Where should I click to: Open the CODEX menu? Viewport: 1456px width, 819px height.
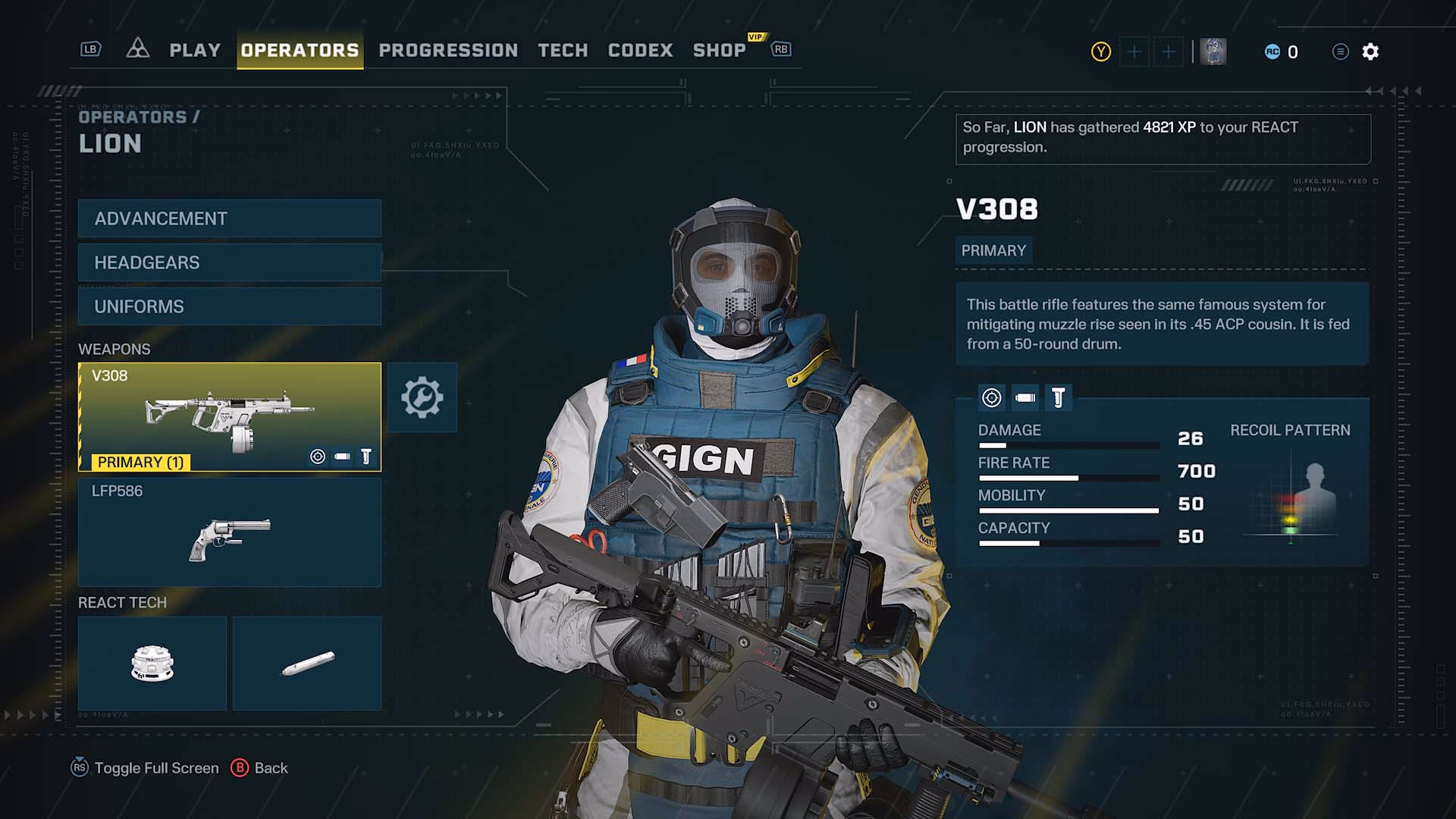click(641, 51)
